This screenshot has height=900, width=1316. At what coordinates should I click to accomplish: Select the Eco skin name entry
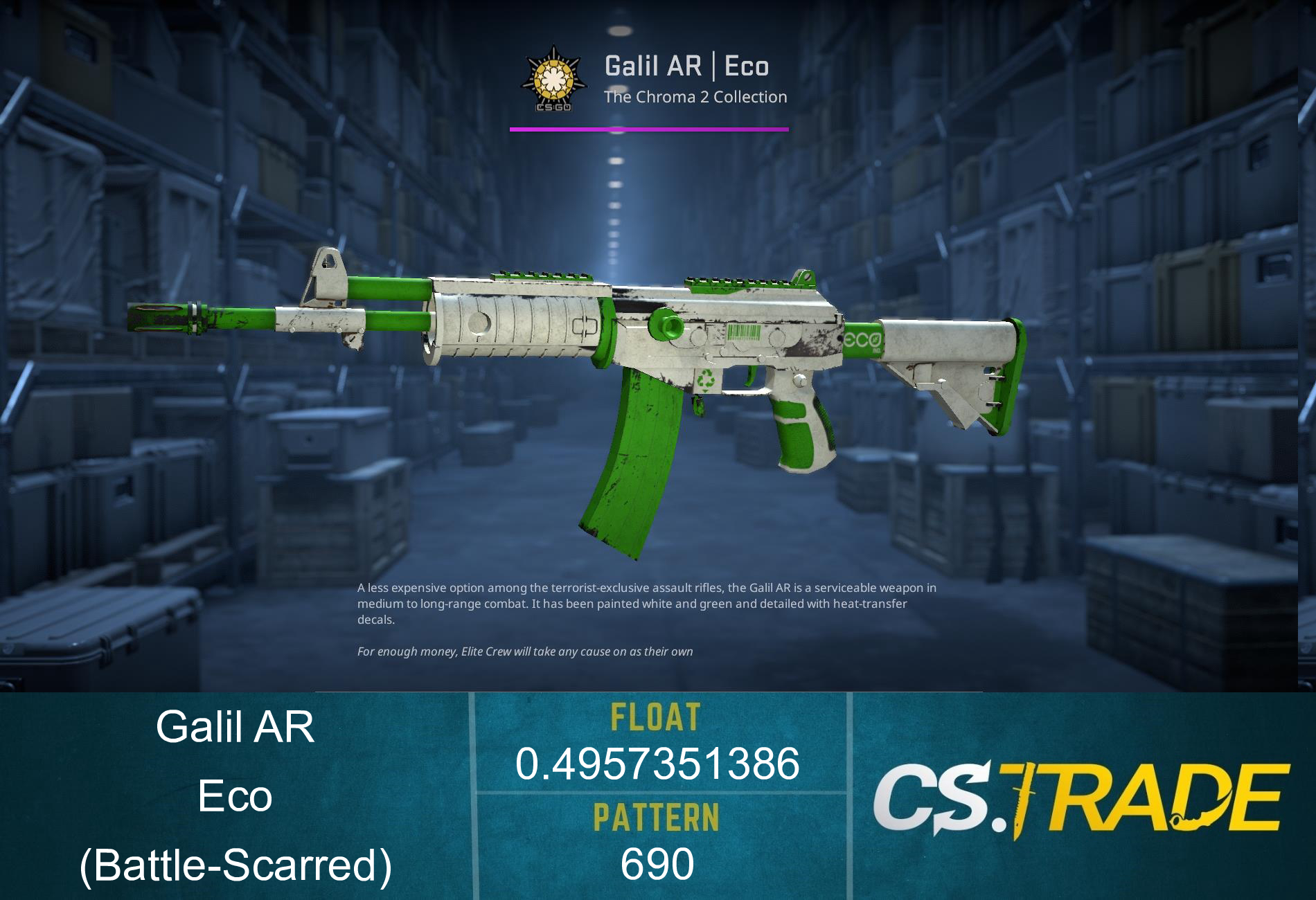(235, 796)
